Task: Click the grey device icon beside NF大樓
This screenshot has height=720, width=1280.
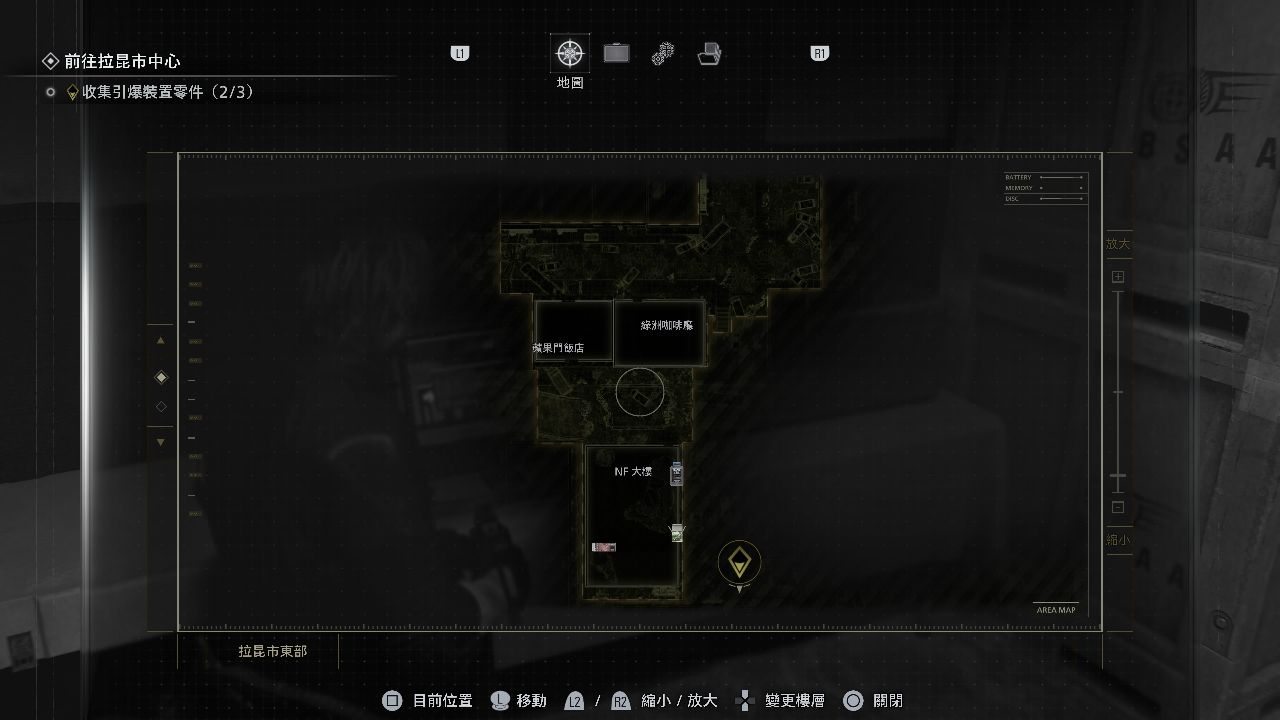Action: pyautogui.click(x=677, y=473)
